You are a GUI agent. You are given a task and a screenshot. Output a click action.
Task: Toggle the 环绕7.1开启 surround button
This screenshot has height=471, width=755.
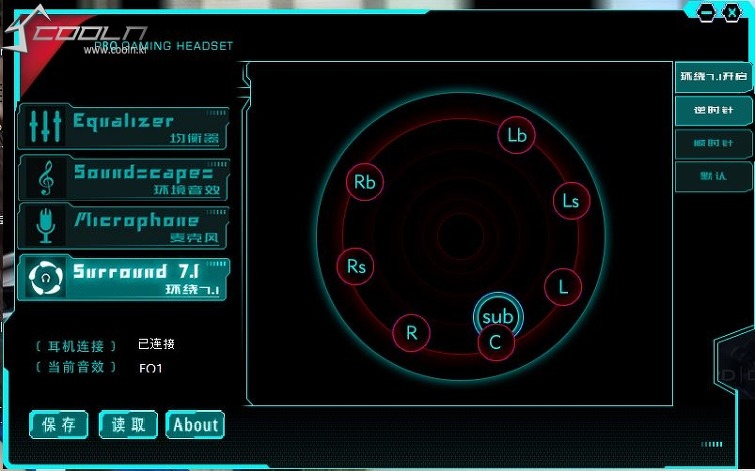713,76
